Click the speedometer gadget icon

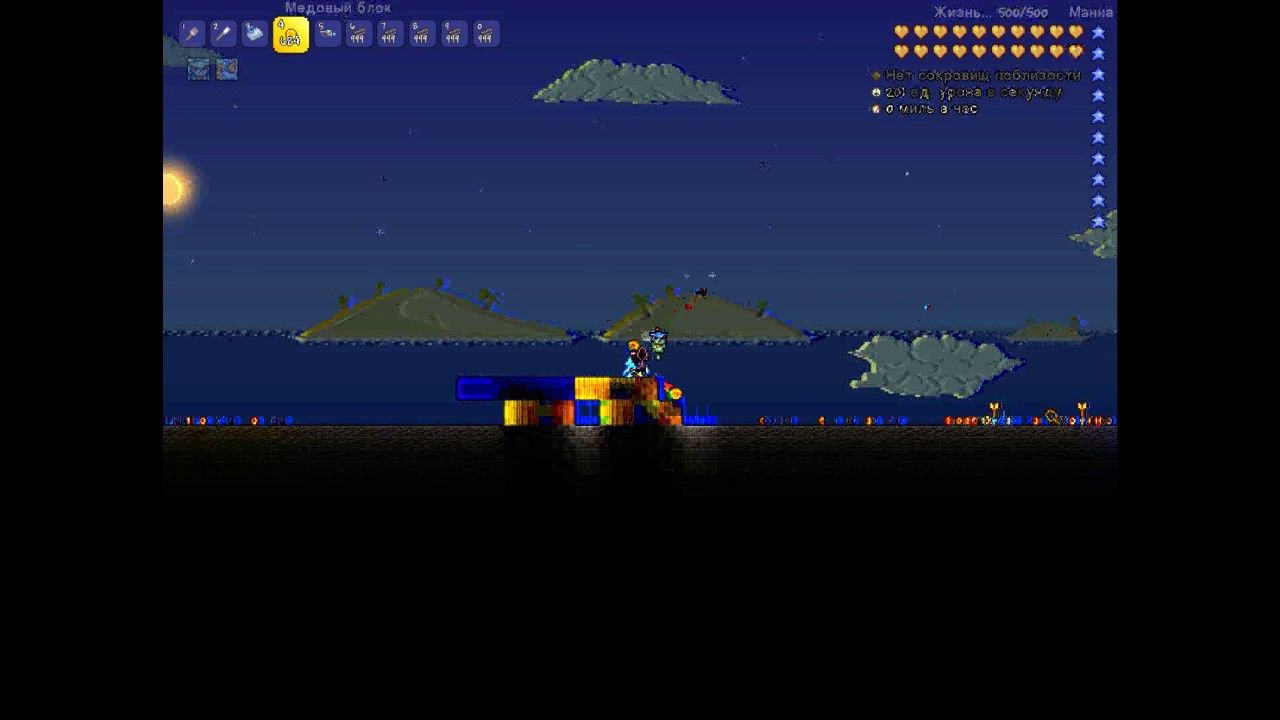click(x=876, y=109)
